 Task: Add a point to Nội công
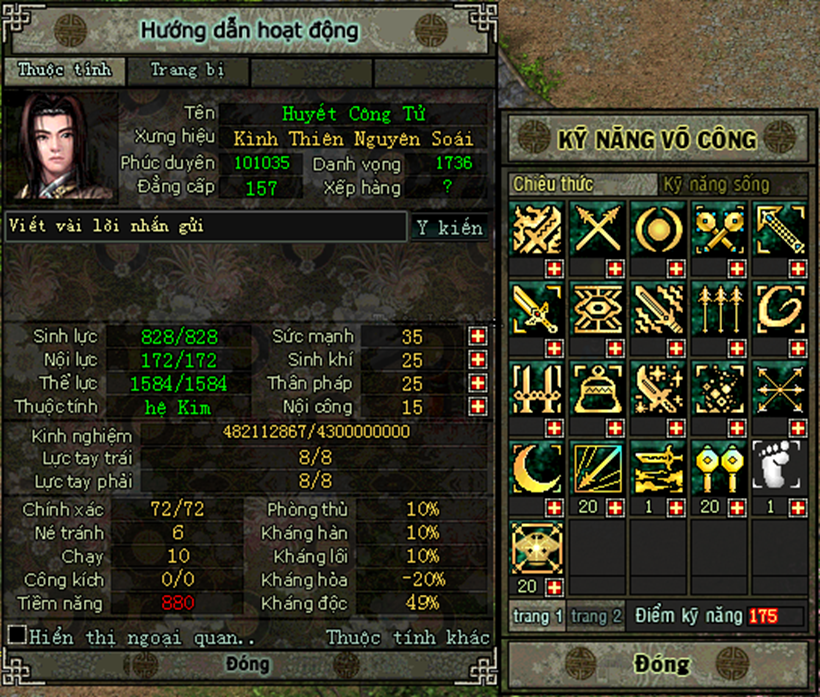pyautogui.click(x=478, y=408)
